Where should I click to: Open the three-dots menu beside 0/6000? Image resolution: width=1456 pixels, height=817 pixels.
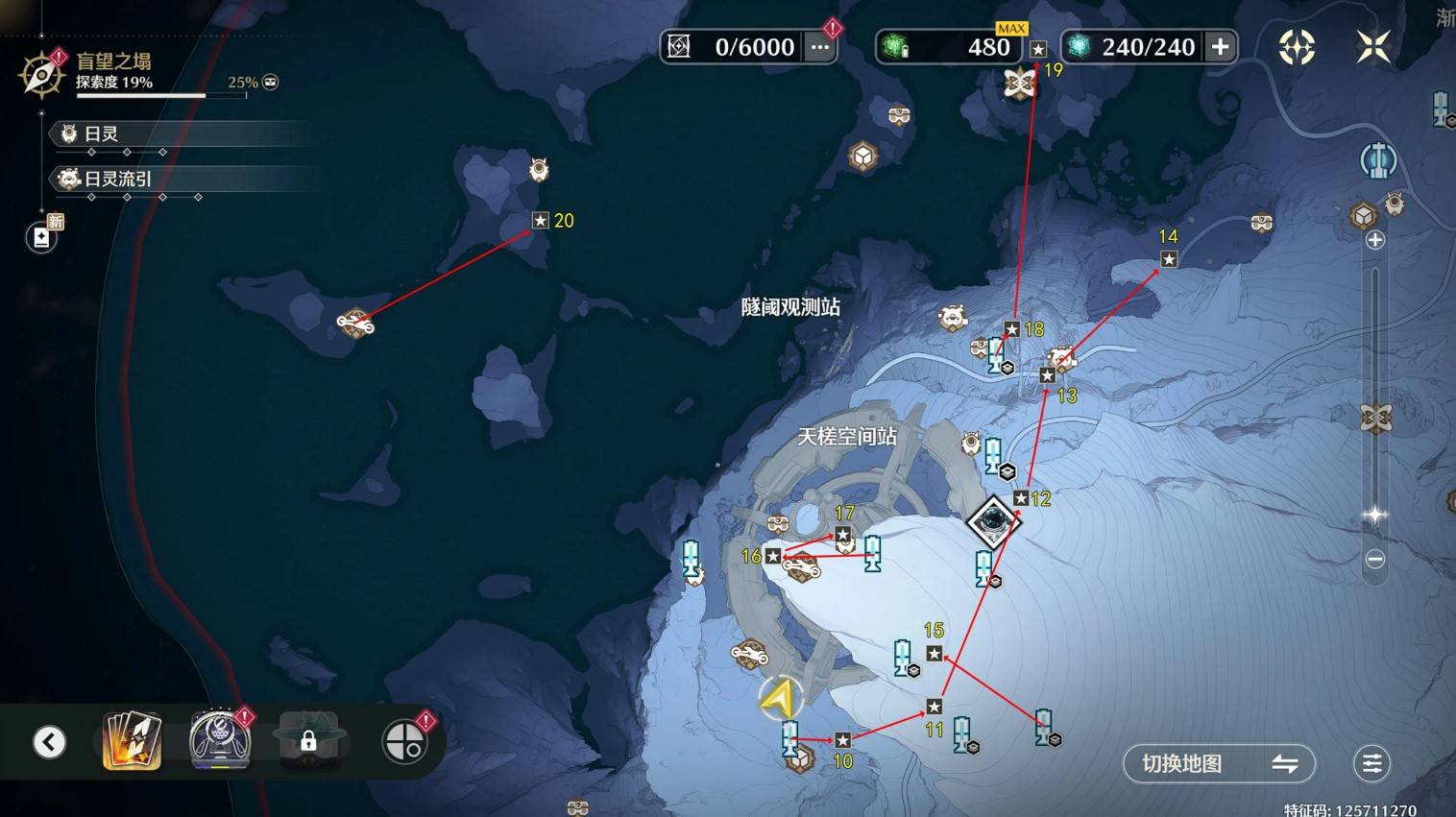tap(819, 47)
